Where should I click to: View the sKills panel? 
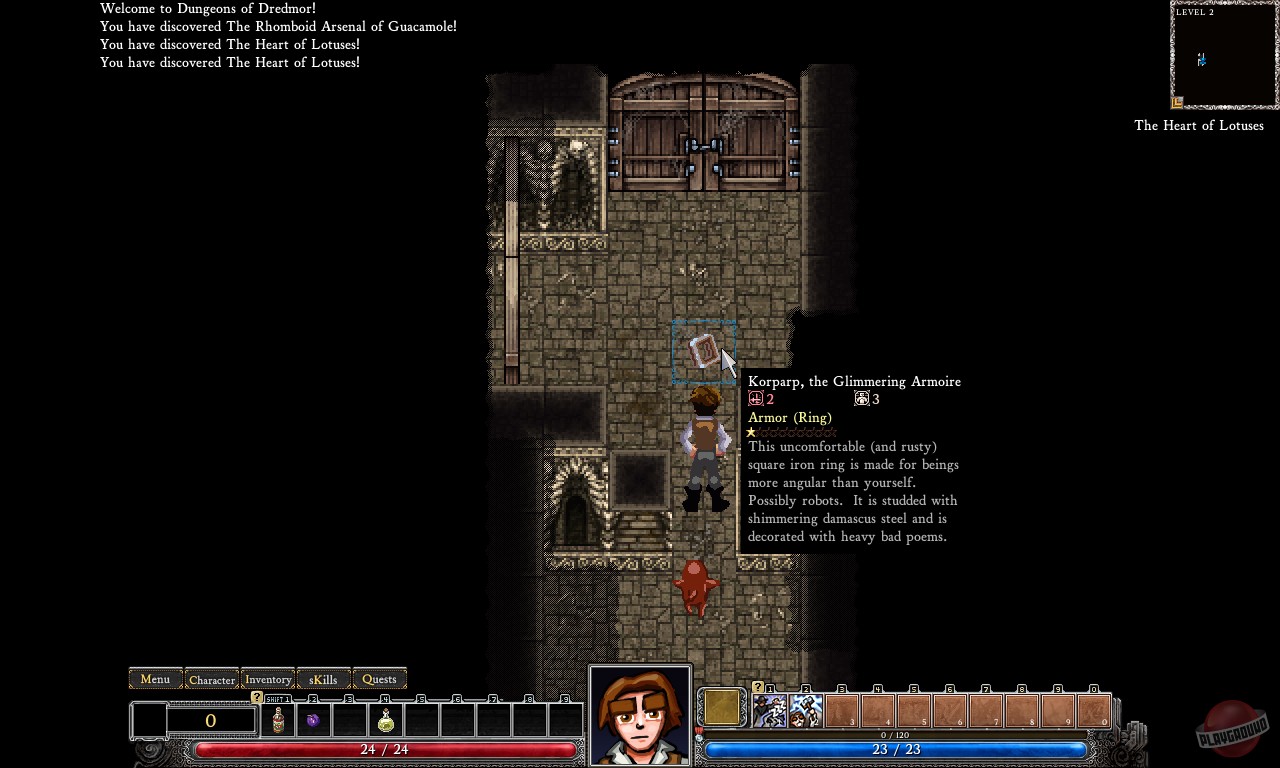pyautogui.click(x=322, y=679)
